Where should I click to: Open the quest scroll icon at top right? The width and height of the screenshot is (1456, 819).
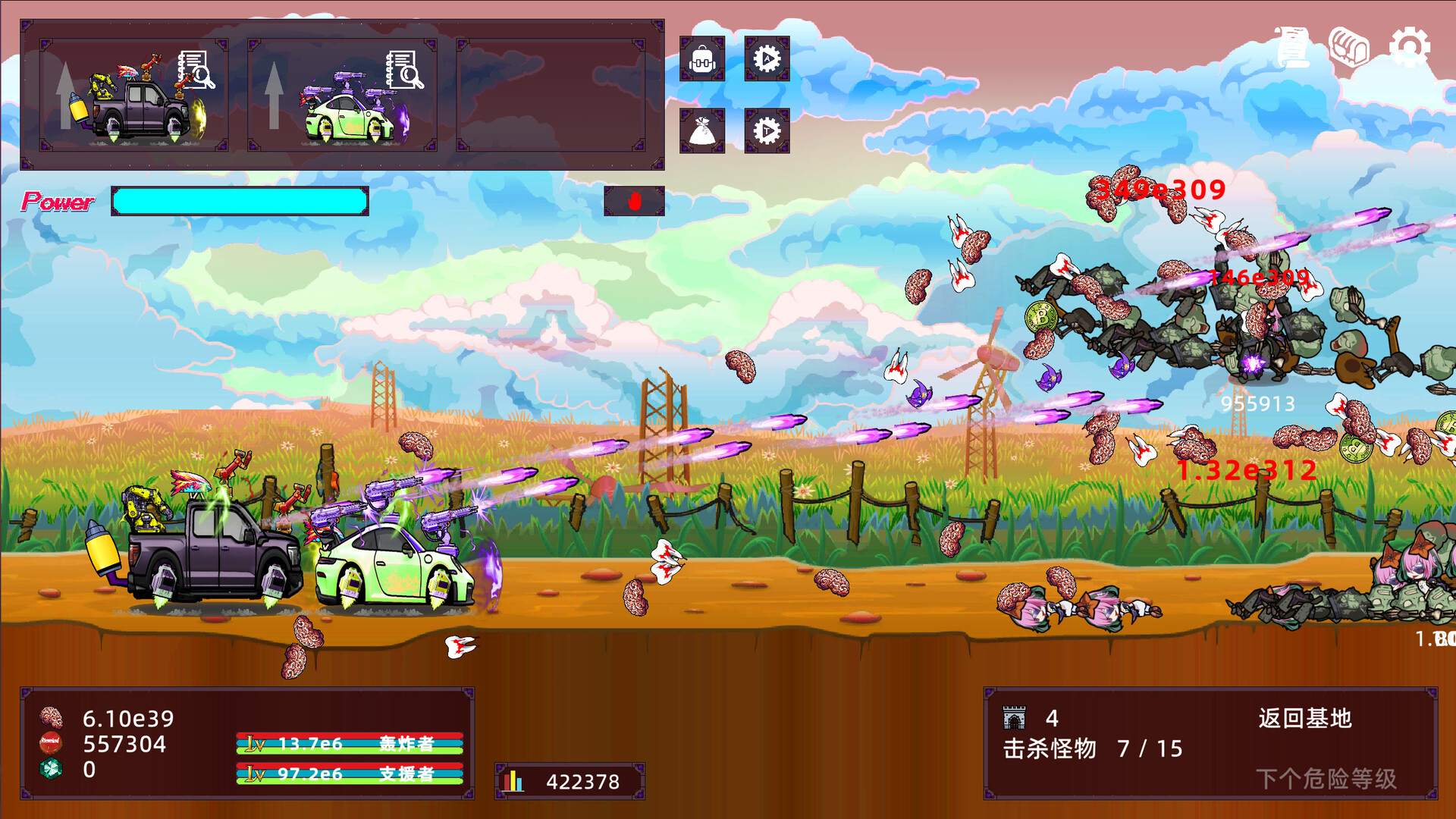pyautogui.click(x=1291, y=45)
